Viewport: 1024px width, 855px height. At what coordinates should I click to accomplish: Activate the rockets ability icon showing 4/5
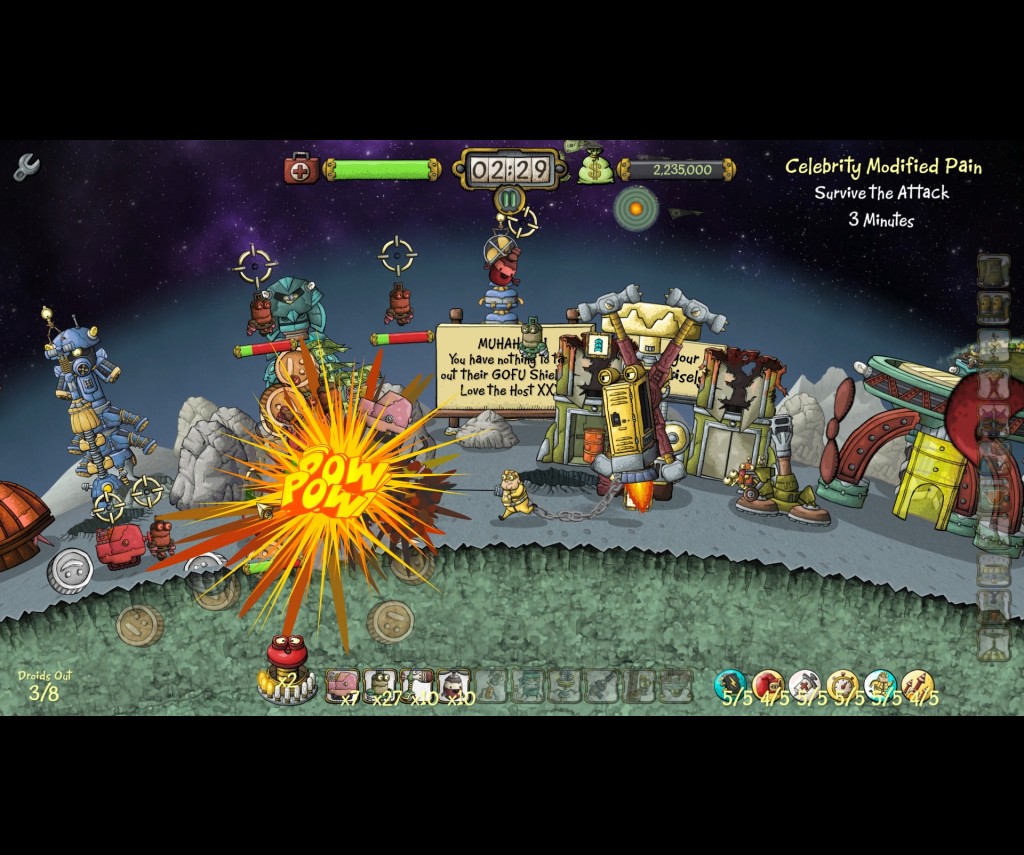tap(917, 685)
